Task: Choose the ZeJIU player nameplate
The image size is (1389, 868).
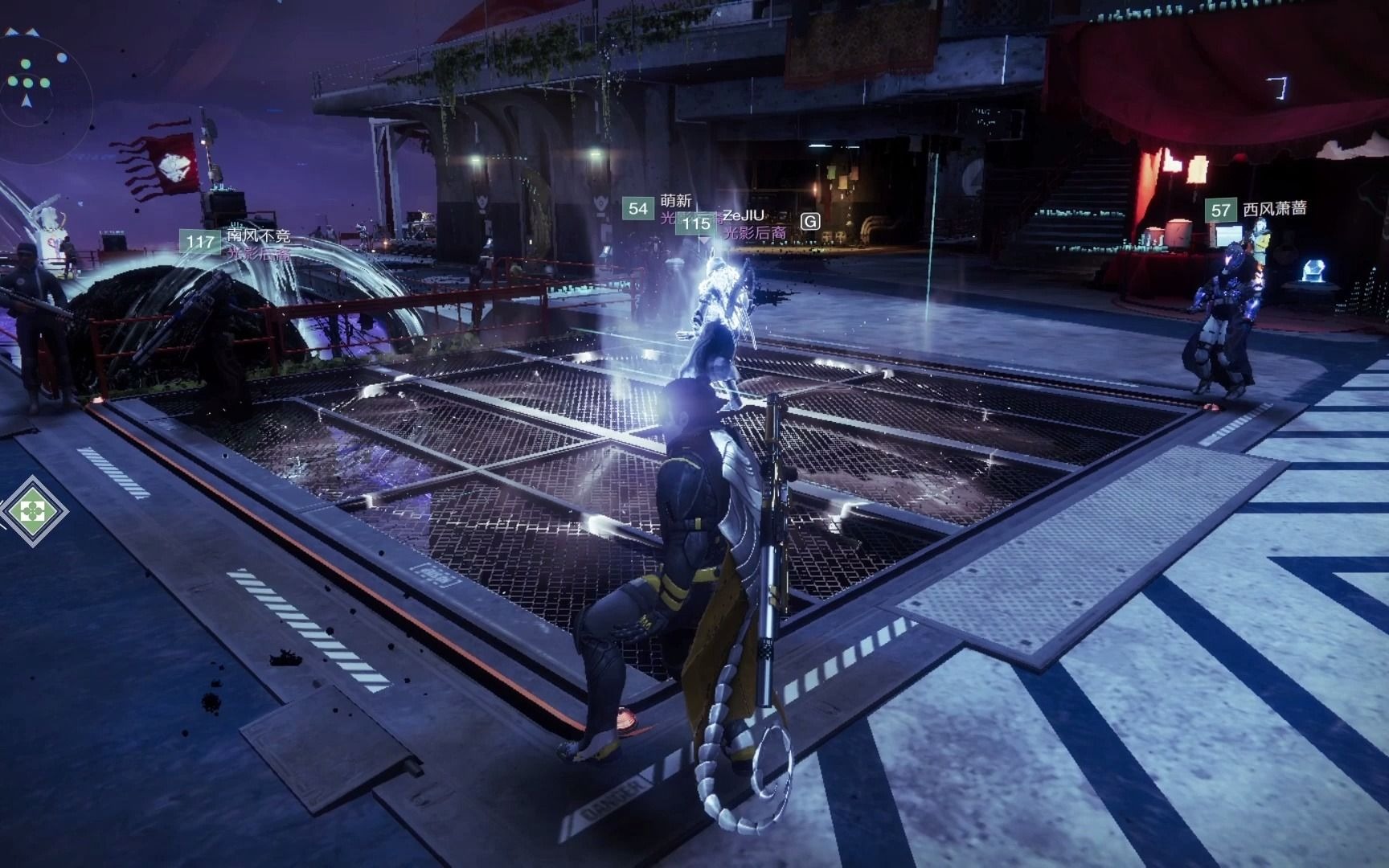Action: tap(743, 215)
